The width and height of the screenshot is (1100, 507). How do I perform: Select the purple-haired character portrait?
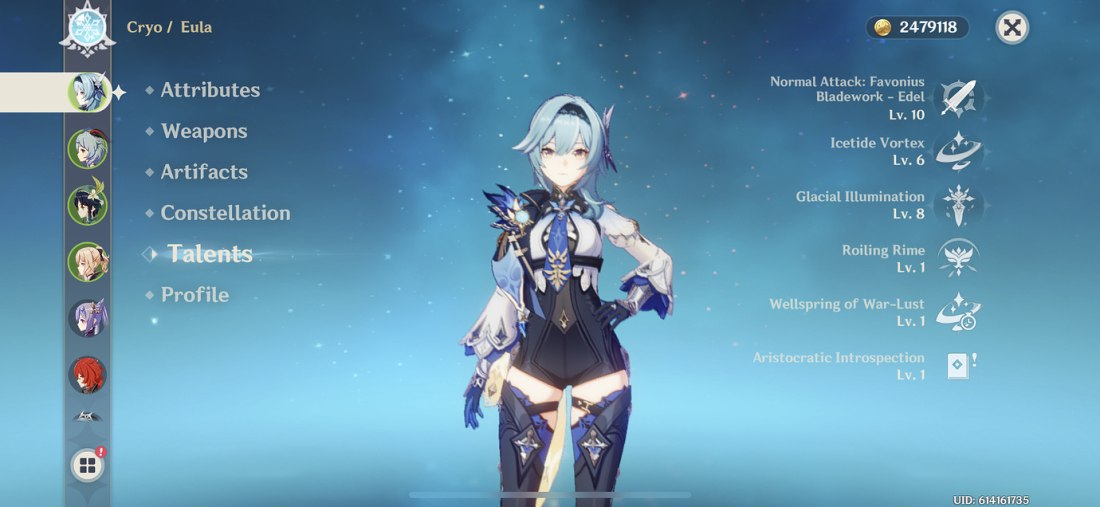coord(87,318)
